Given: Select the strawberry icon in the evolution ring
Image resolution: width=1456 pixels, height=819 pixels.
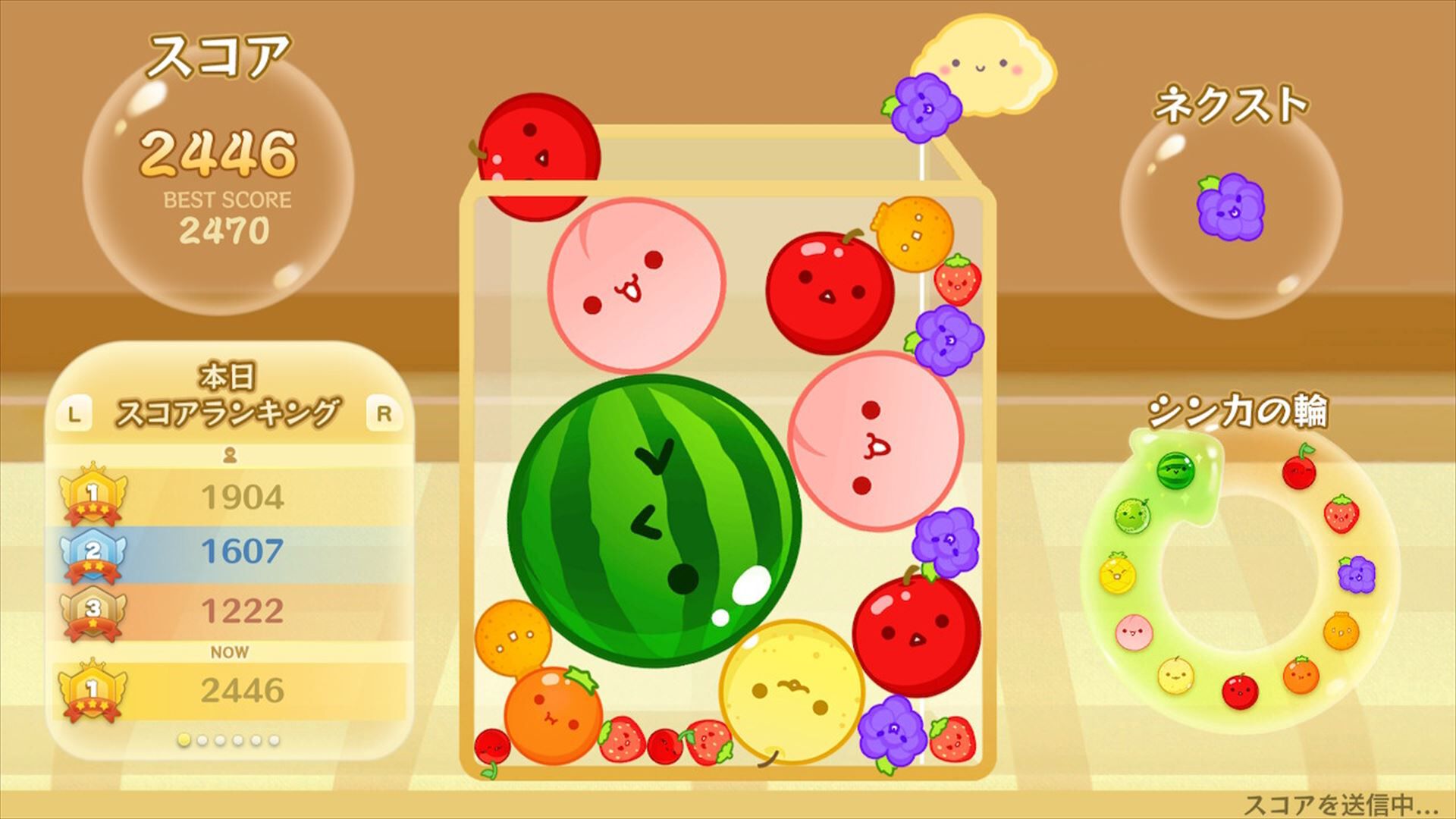Looking at the screenshot, I should [1343, 516].
